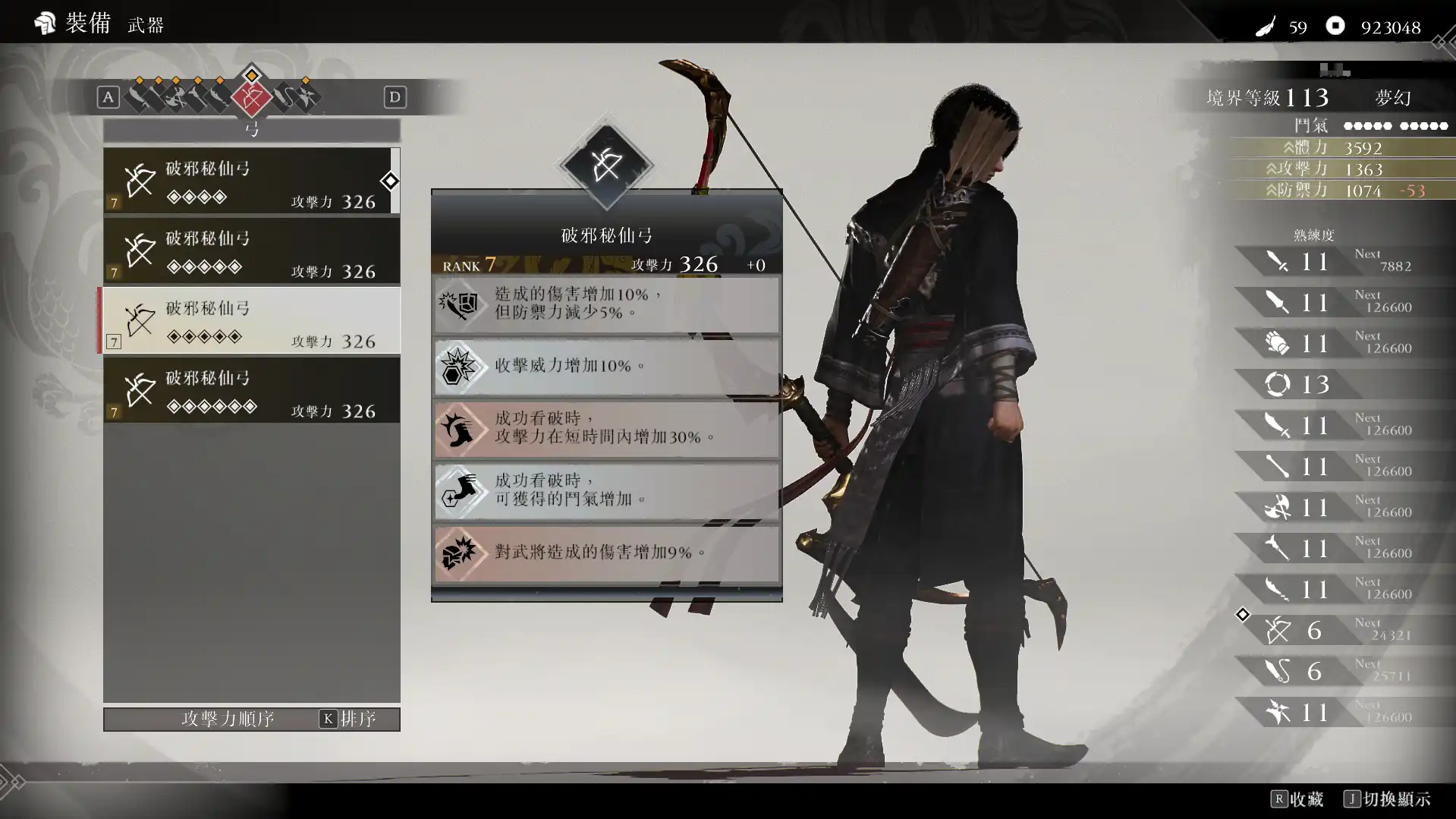Viewport: 1456px width, 819px height.
Task: Click the highlighted five-diamond 破邪秘仙弓 row
Action: point(250,321)
